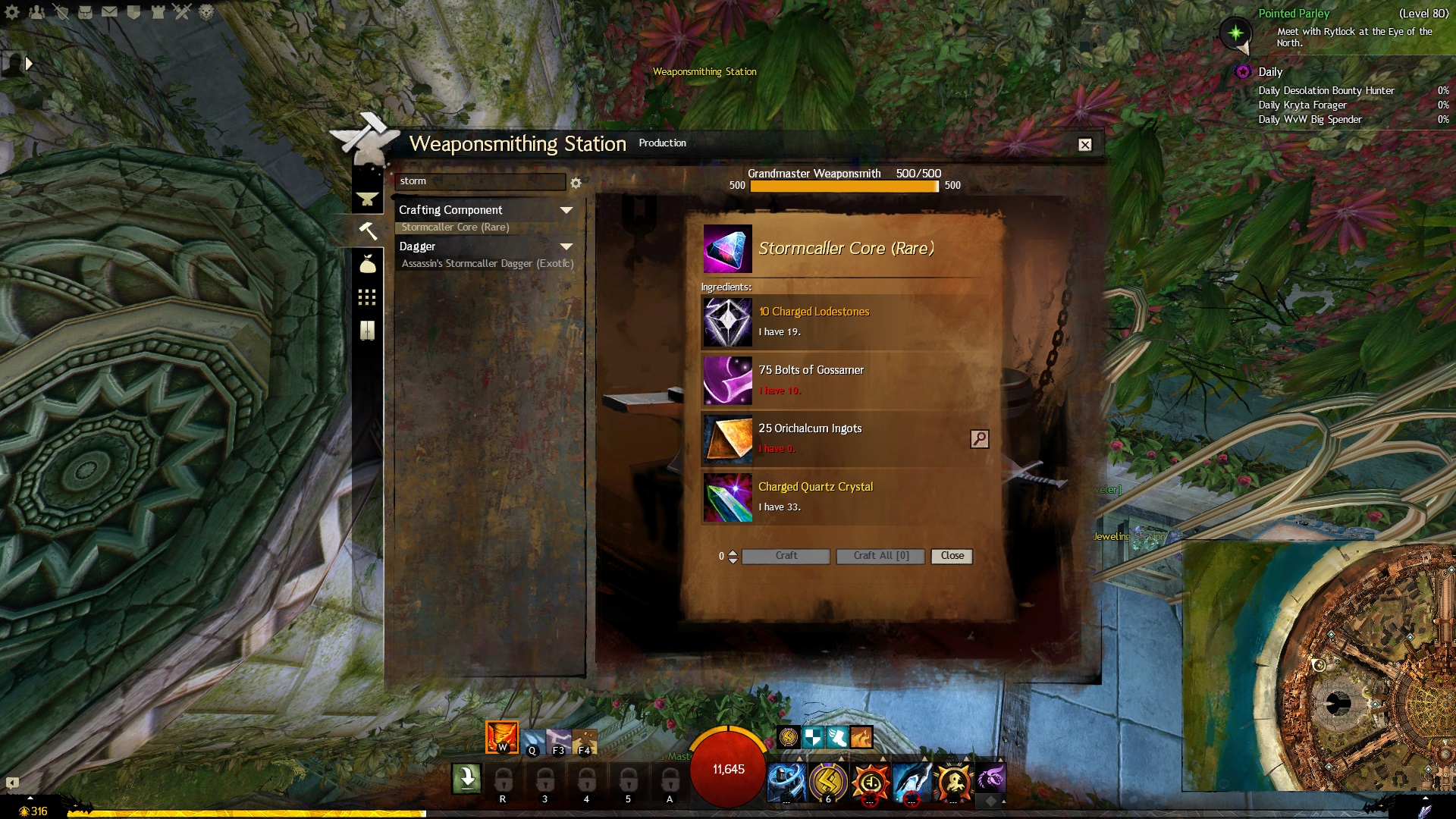The width and height of the screenshot is (1456, 819).
Task: Click the recipe search field containing 'storm'
Action: point(479,182)
